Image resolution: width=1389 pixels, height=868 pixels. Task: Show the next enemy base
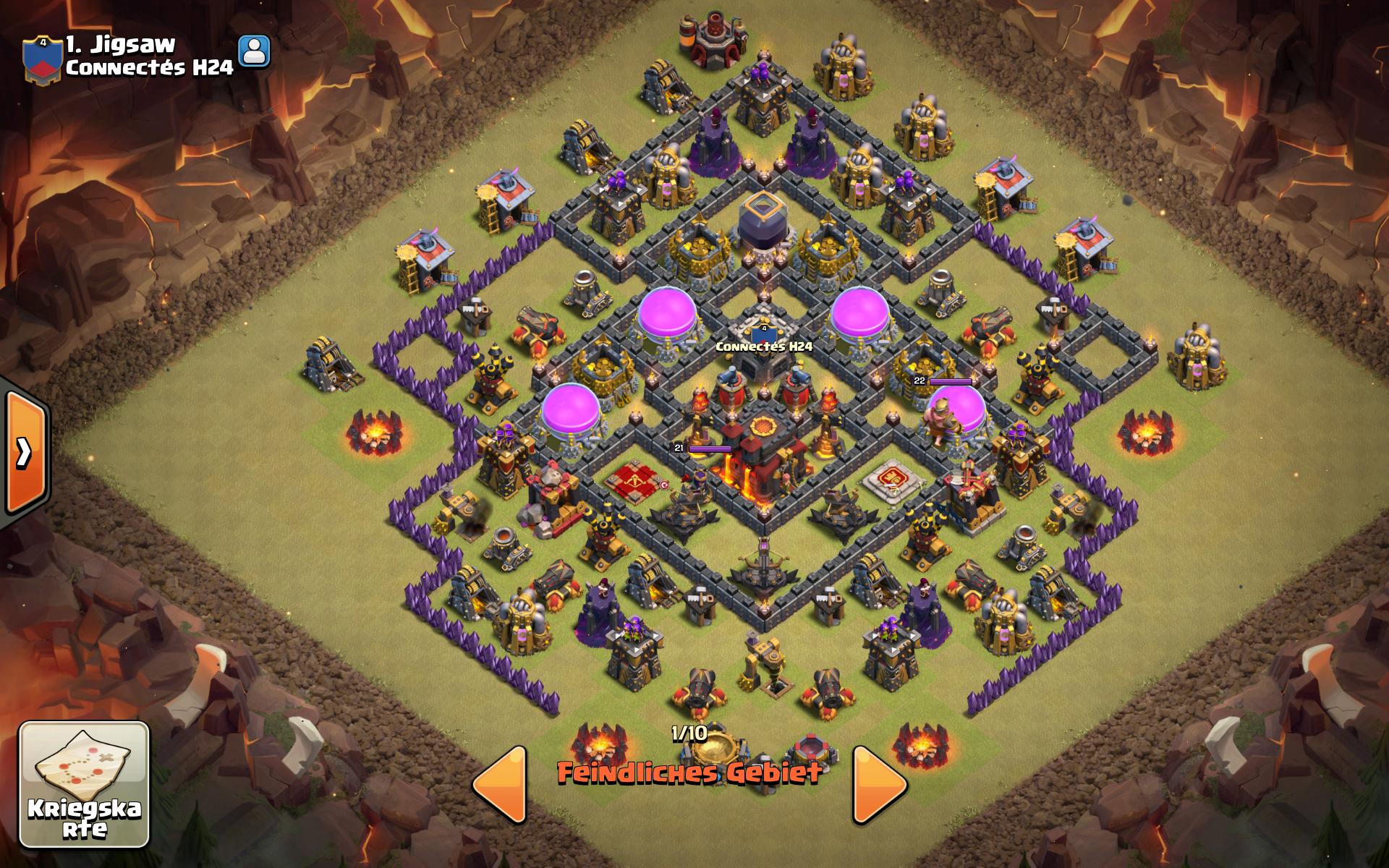[x=879, y=784]
